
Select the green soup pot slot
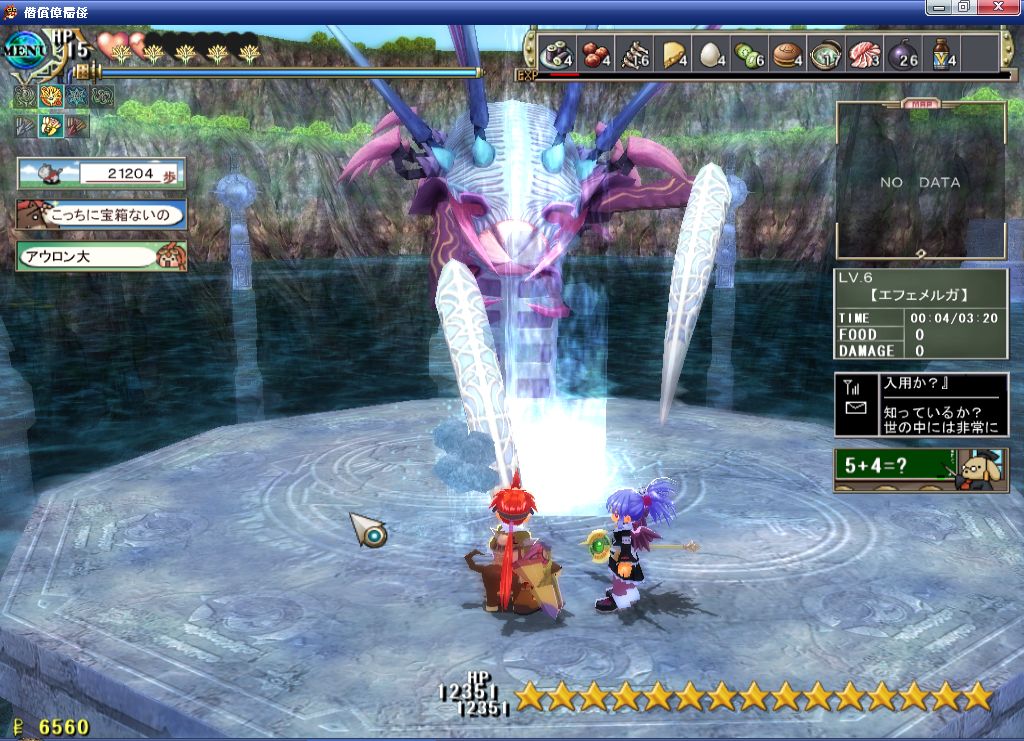(827, 53)
